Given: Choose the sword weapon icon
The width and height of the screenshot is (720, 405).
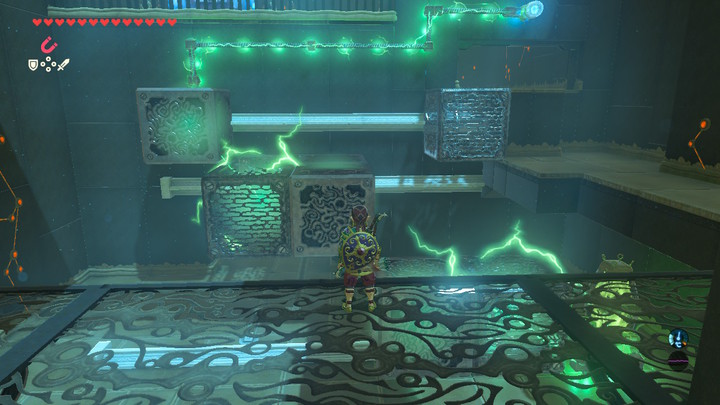Looking at the screenshot, I should pos(63,64).
